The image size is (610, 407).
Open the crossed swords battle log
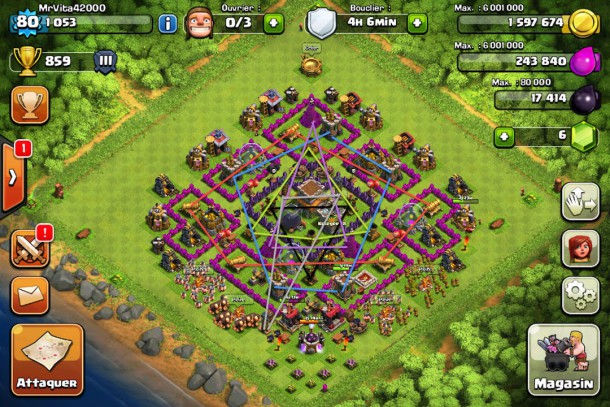(29, 248)
